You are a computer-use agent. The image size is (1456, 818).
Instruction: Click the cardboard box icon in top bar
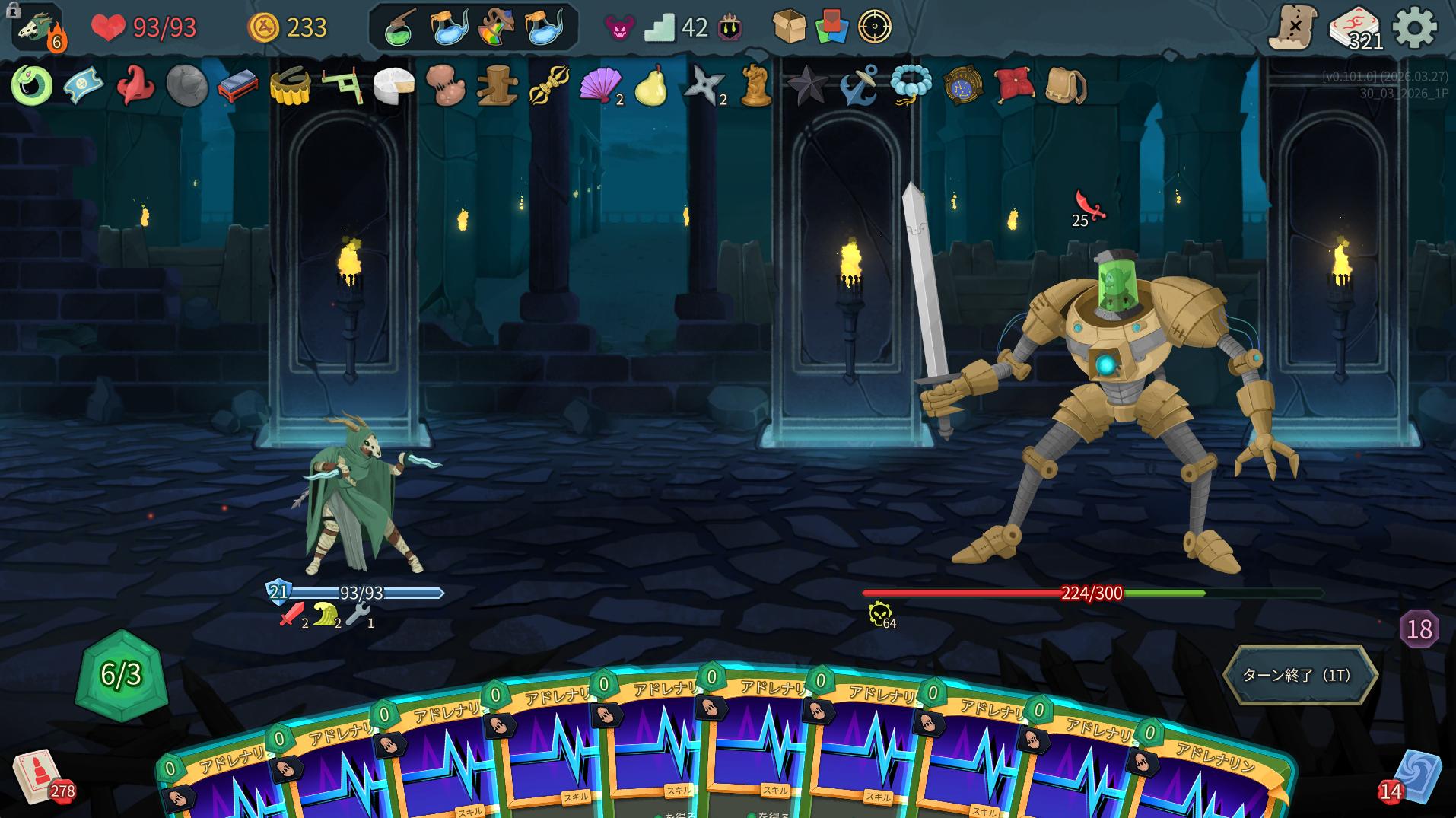tap(789, 27)
